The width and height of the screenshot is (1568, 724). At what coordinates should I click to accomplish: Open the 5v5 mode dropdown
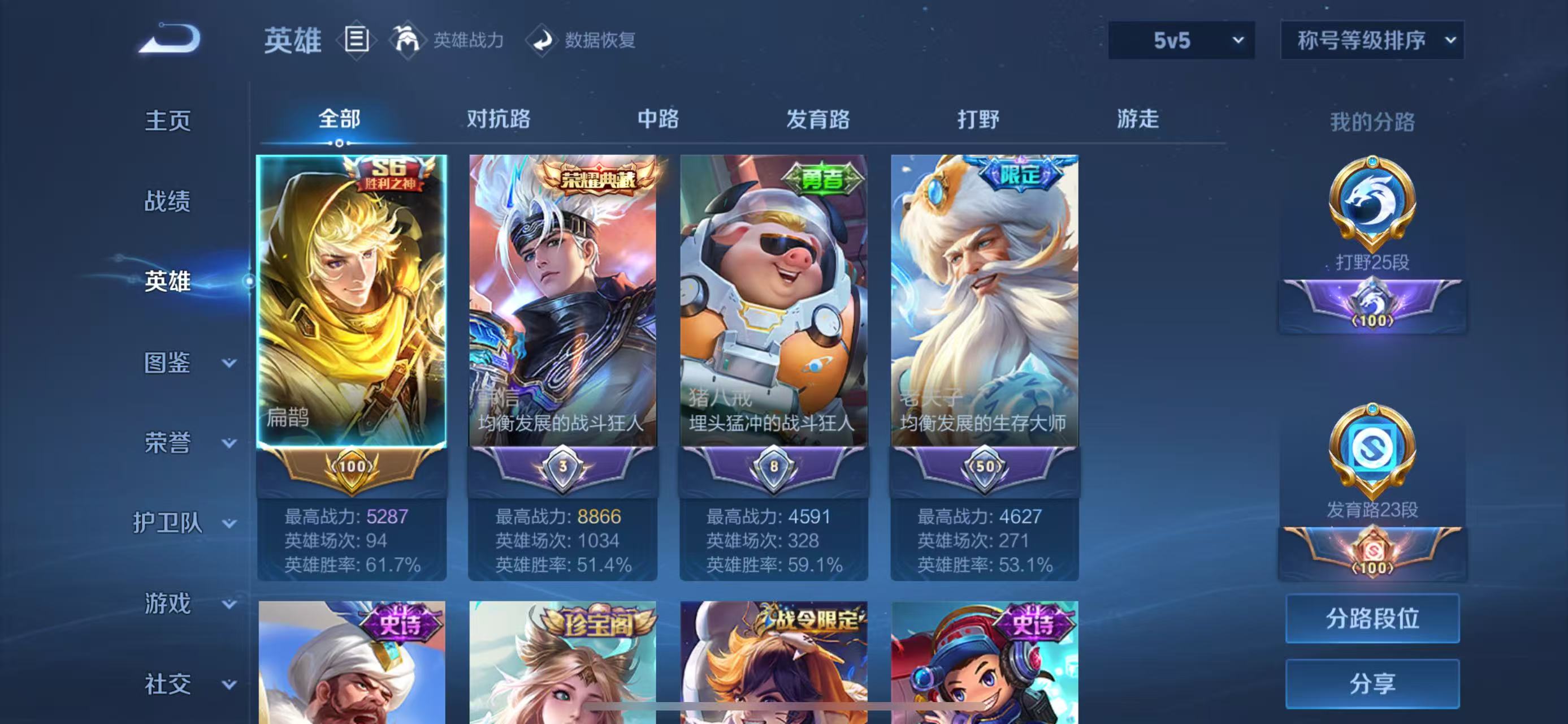click(x=1181, y=40)
